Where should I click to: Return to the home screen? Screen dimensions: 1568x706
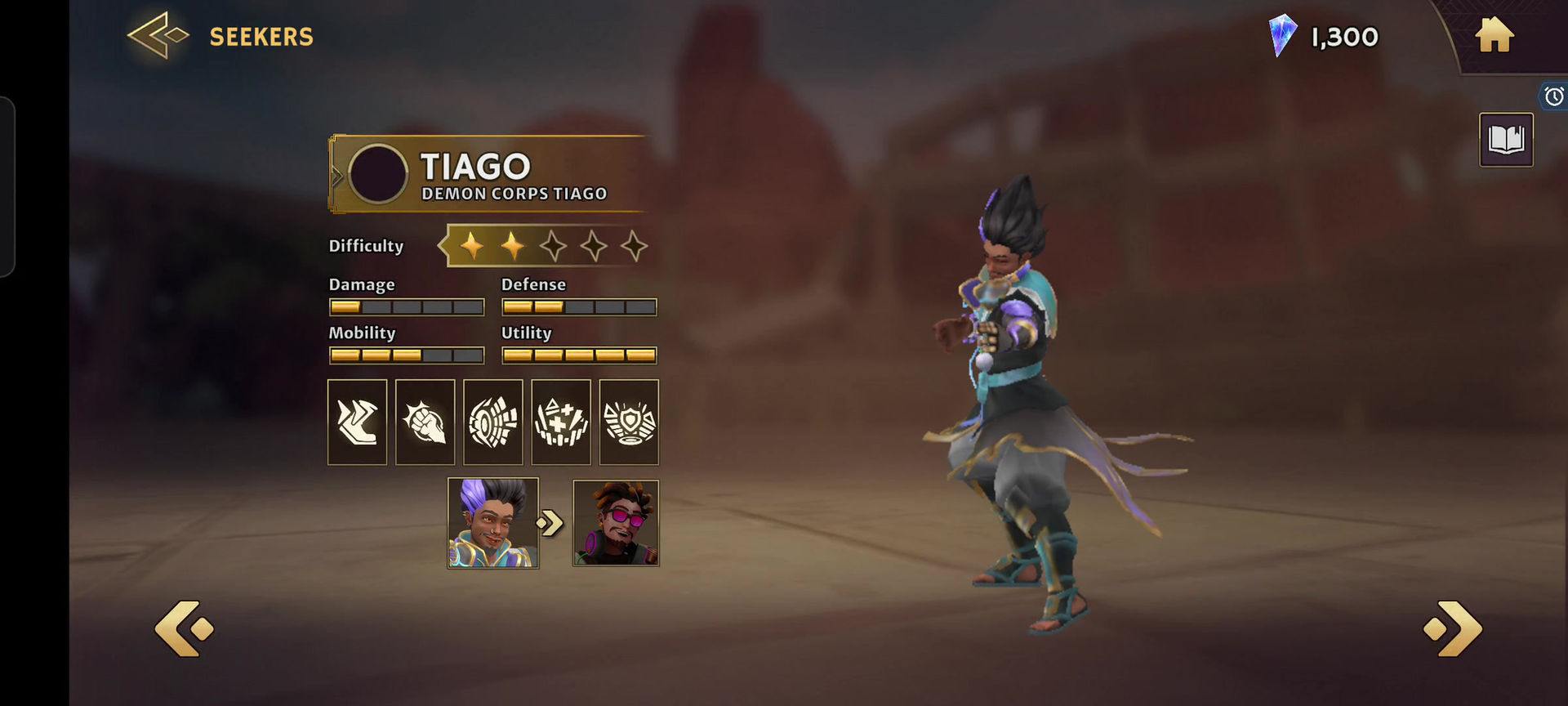click(1494, 36)
